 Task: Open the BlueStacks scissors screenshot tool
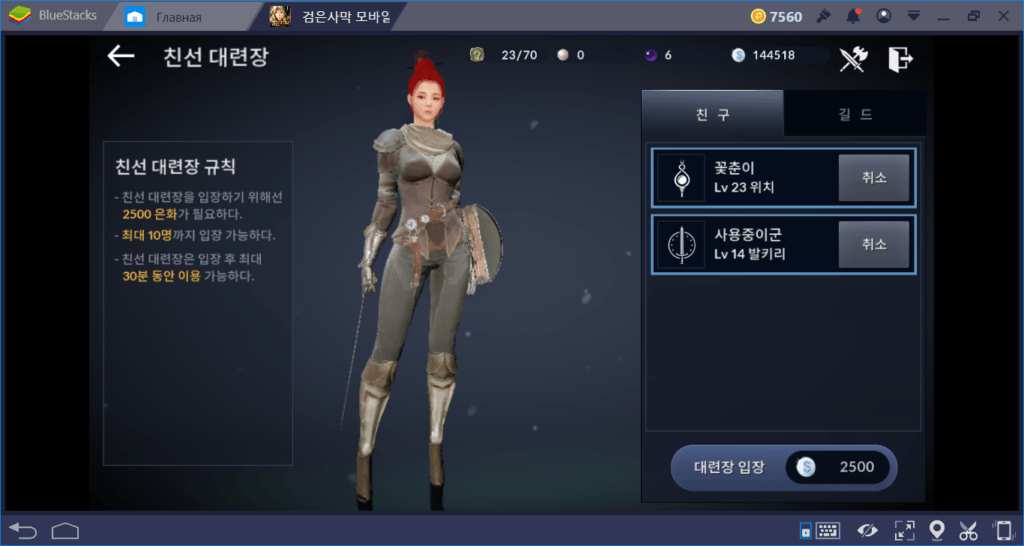968,530
